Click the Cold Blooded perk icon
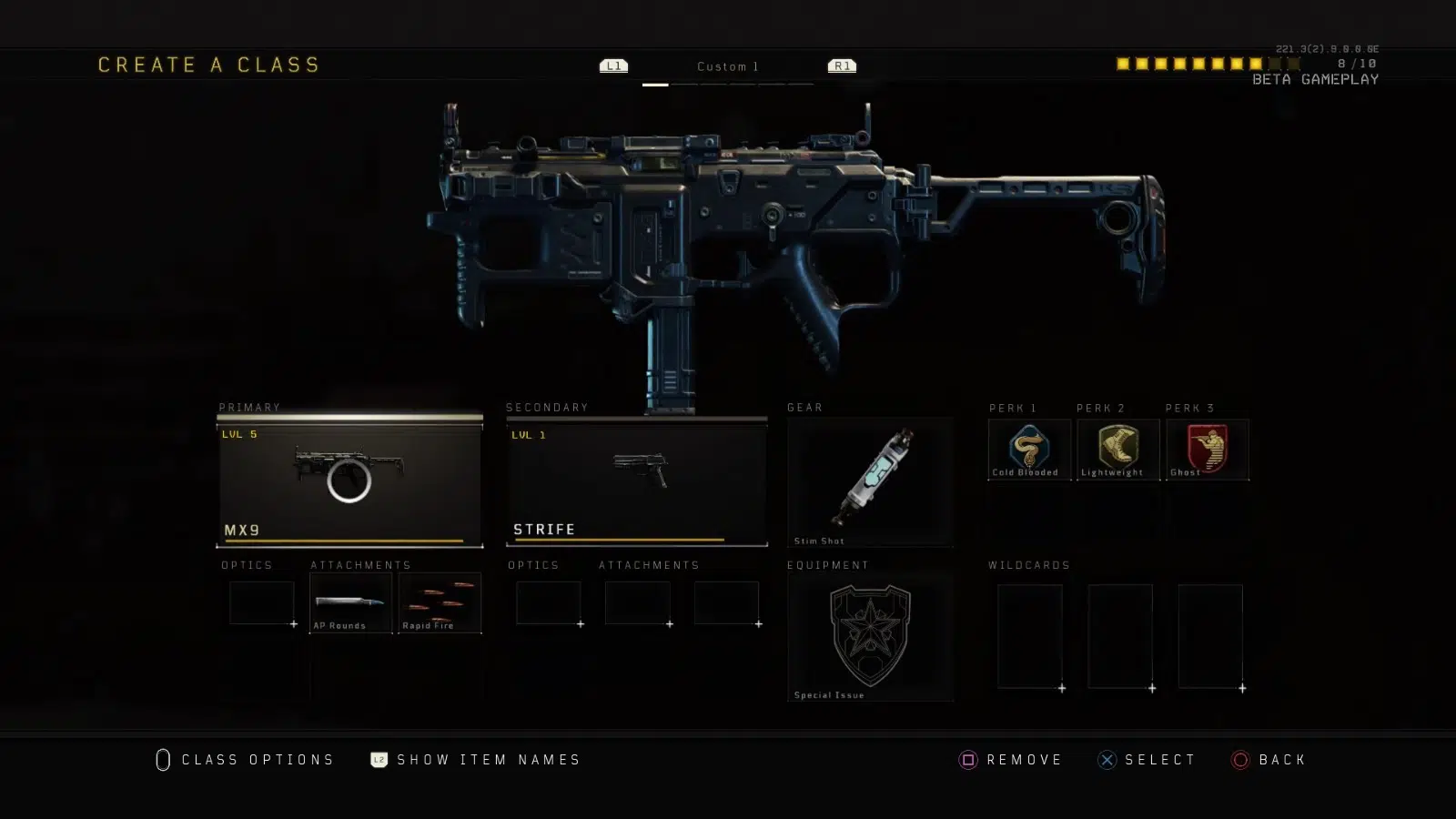Image resolution: width=1456 pixels, height=819 pixels. click(1029, 448)
